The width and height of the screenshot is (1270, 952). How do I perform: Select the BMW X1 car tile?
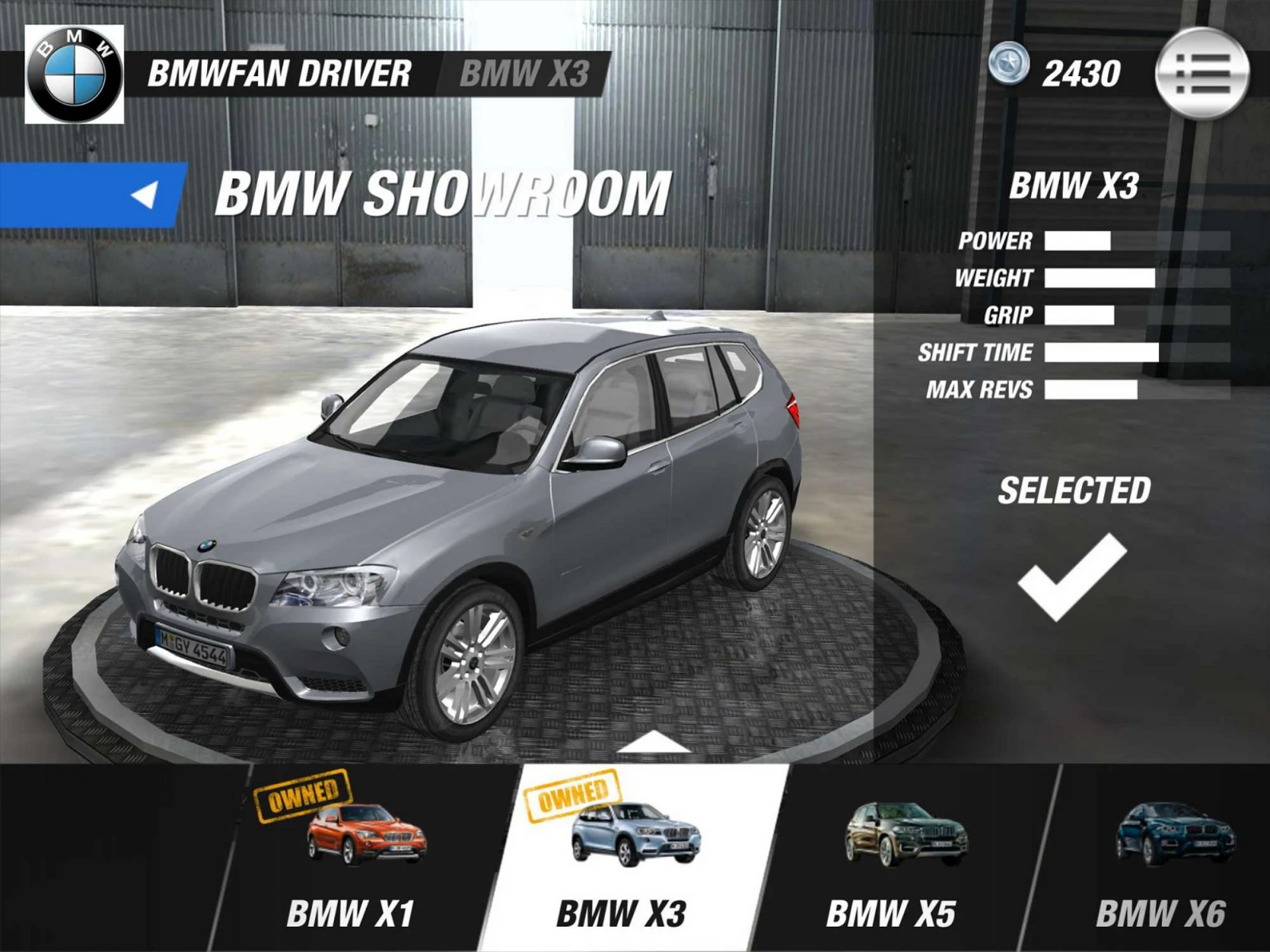[x=357, y=857]
